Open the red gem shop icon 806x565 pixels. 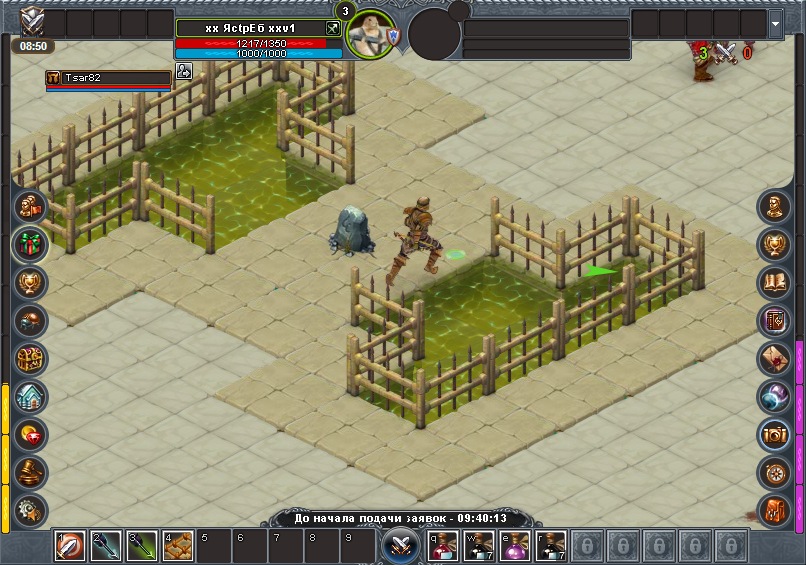(30, 434)
